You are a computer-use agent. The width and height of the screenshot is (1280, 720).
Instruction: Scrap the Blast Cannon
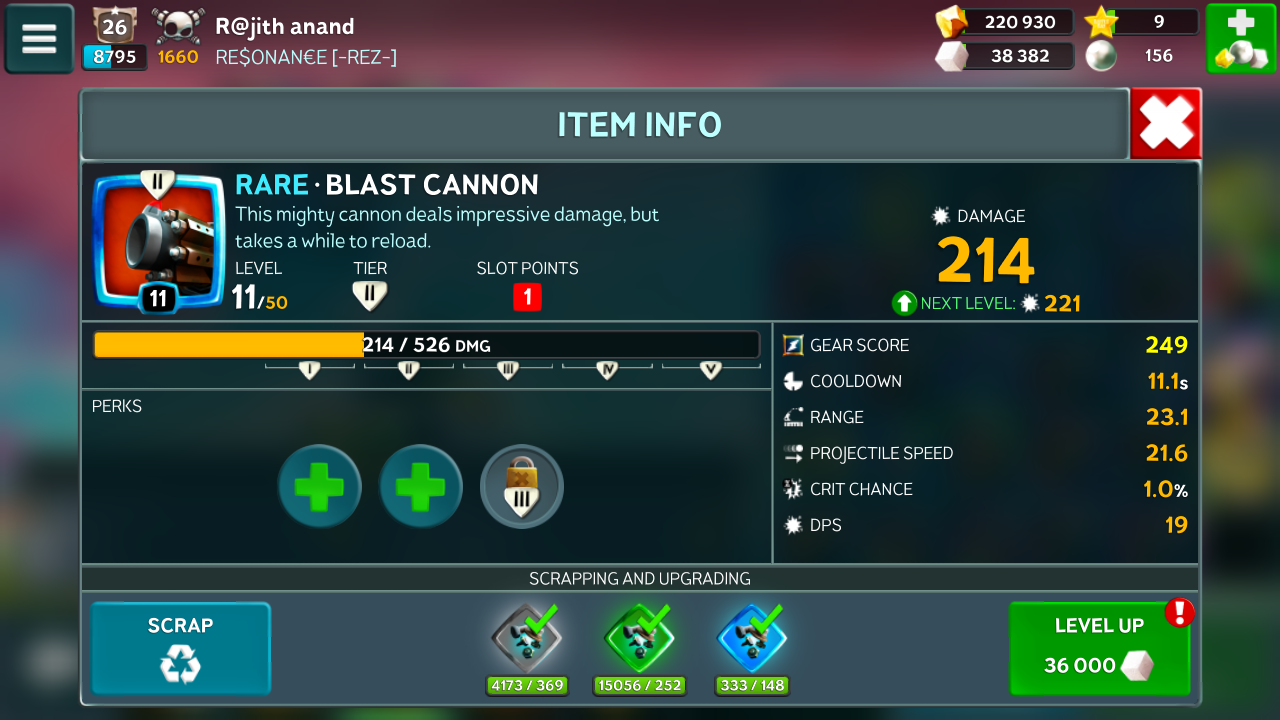click(181, 648)
